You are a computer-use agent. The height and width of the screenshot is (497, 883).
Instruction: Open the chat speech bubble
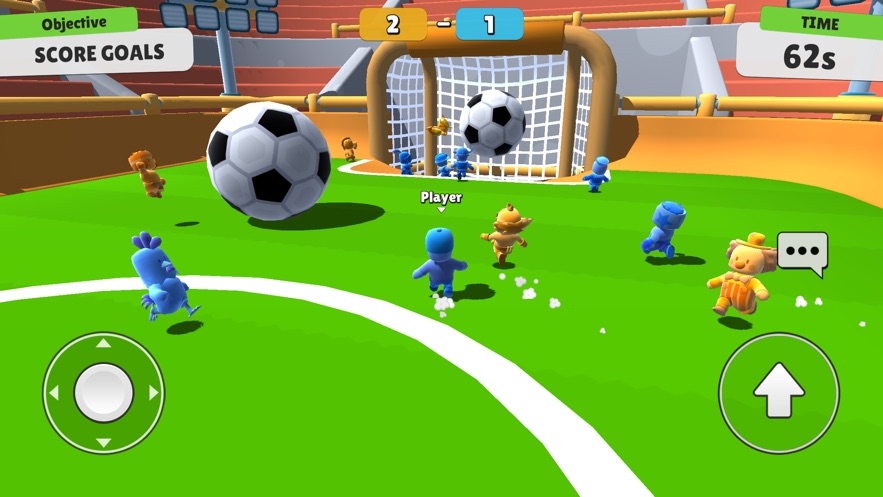pos(802,252)
